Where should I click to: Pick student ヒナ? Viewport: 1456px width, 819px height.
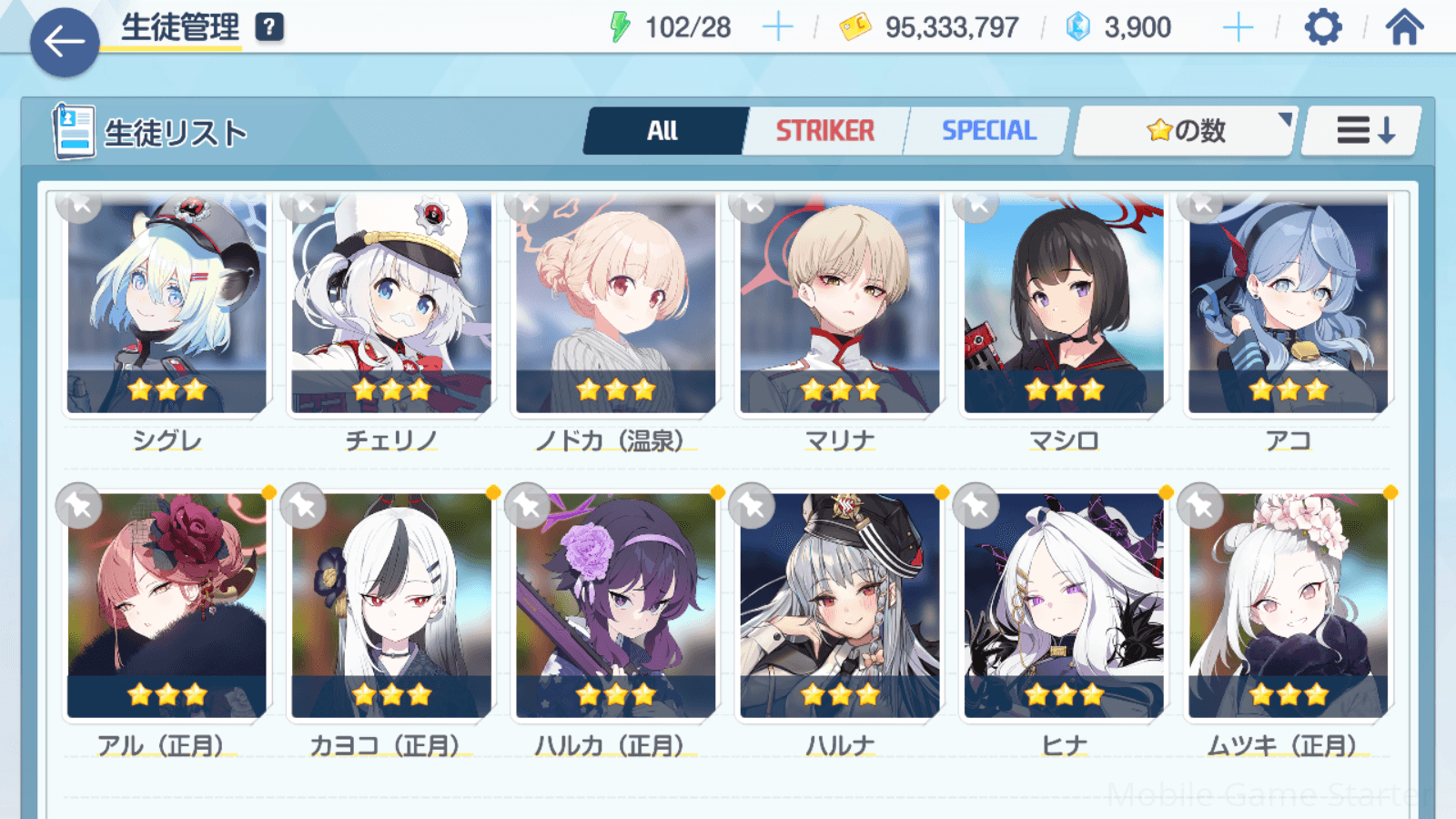pyautogui.click(x=1064, y=605)
